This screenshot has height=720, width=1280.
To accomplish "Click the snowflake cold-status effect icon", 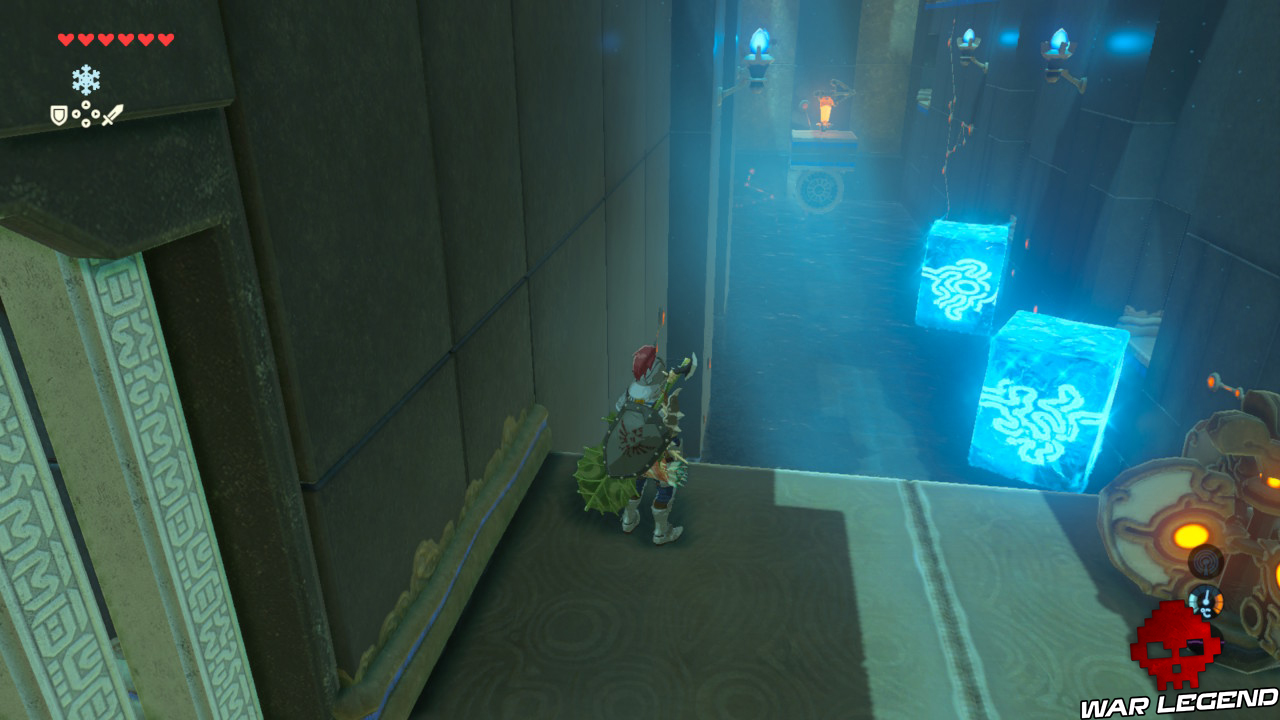I will click(85, 79).
